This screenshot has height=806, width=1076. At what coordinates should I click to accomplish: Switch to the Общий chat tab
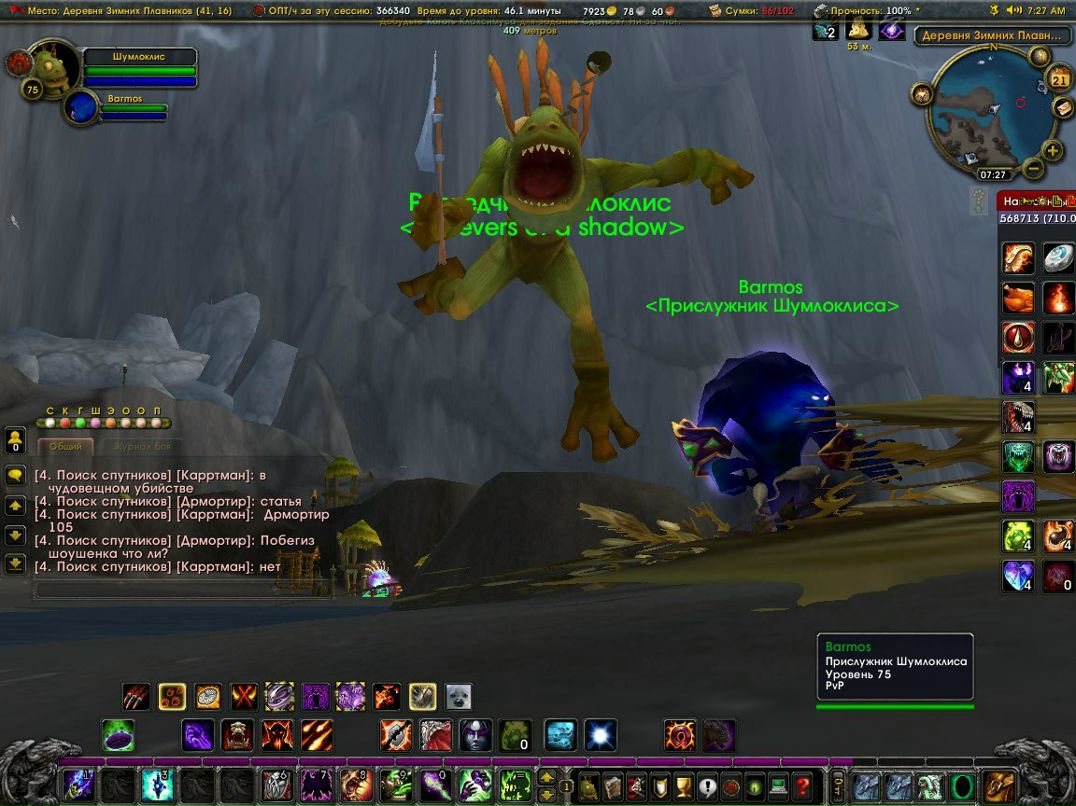(65, 447)
